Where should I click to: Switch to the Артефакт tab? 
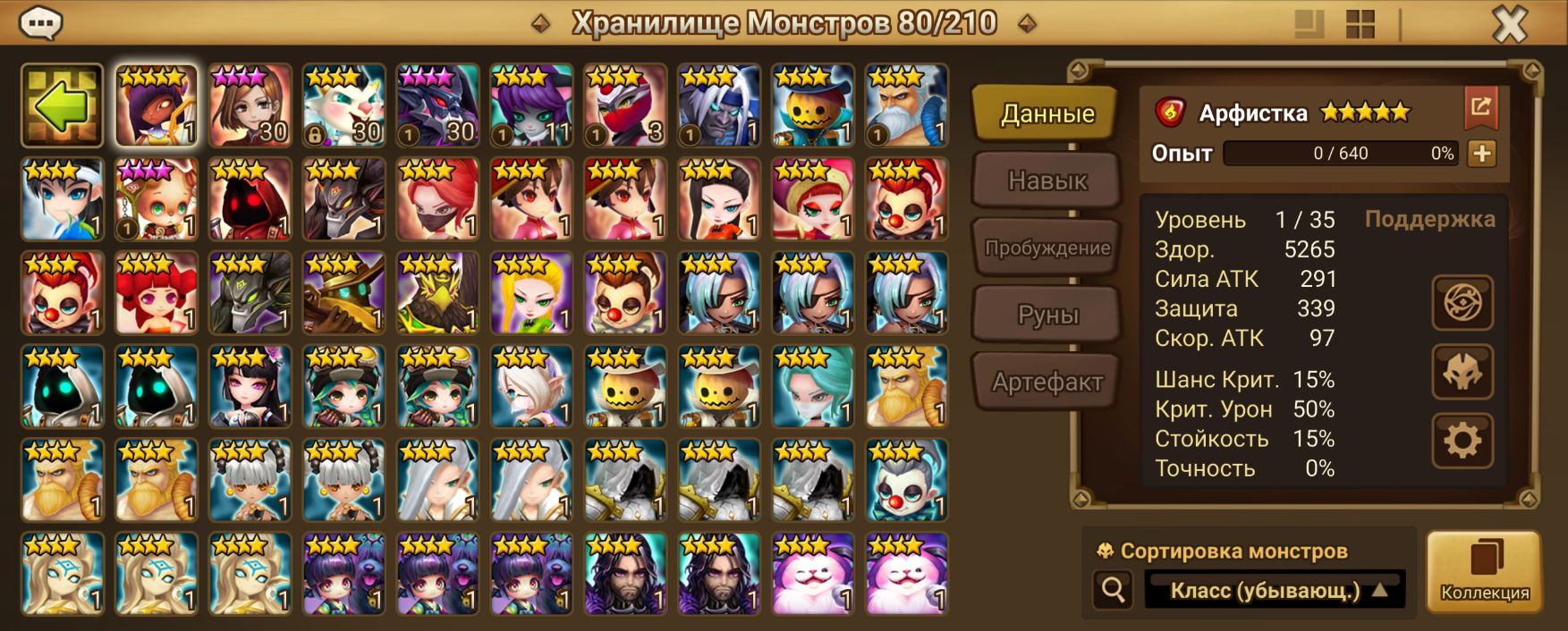[1047, 383]
